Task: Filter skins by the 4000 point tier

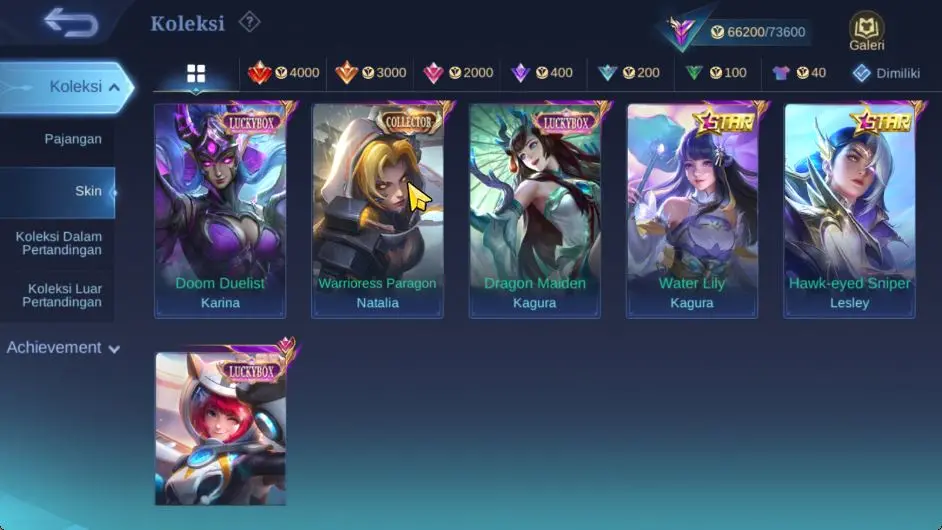Action: [283, 73]
